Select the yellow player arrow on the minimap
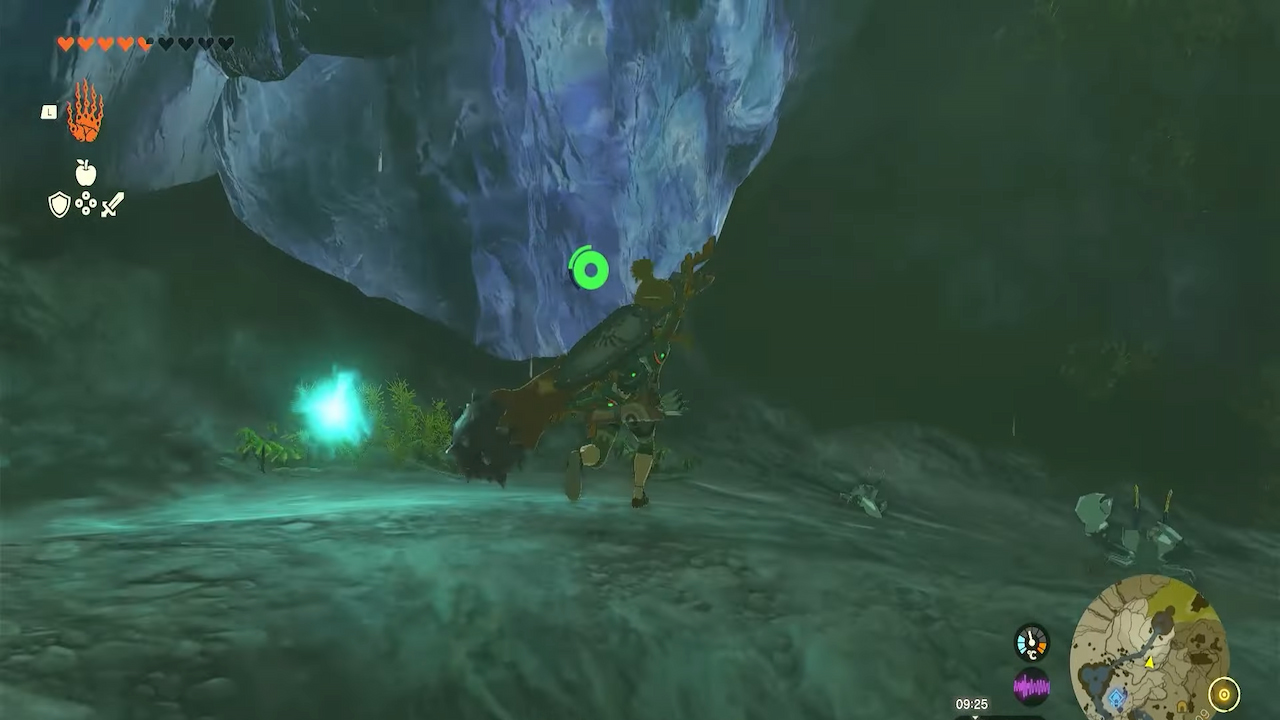Image resolution: width=1280 pixels, height=720 pixels. (1150, 662)
